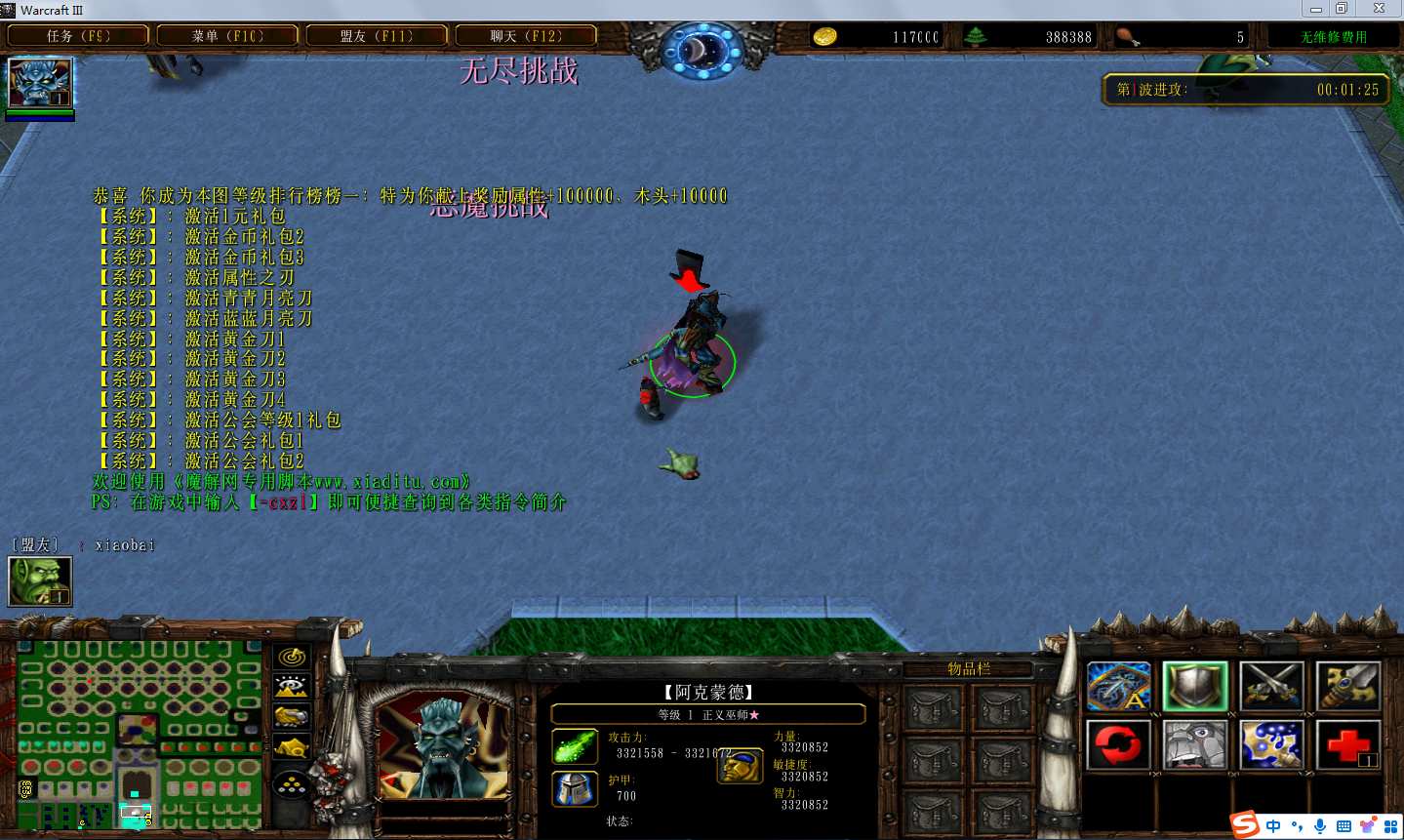The height and width of the screenshot is (840, 1404).
Task: Toggle minimap terrain display button
Action: (x=292, y=688)
